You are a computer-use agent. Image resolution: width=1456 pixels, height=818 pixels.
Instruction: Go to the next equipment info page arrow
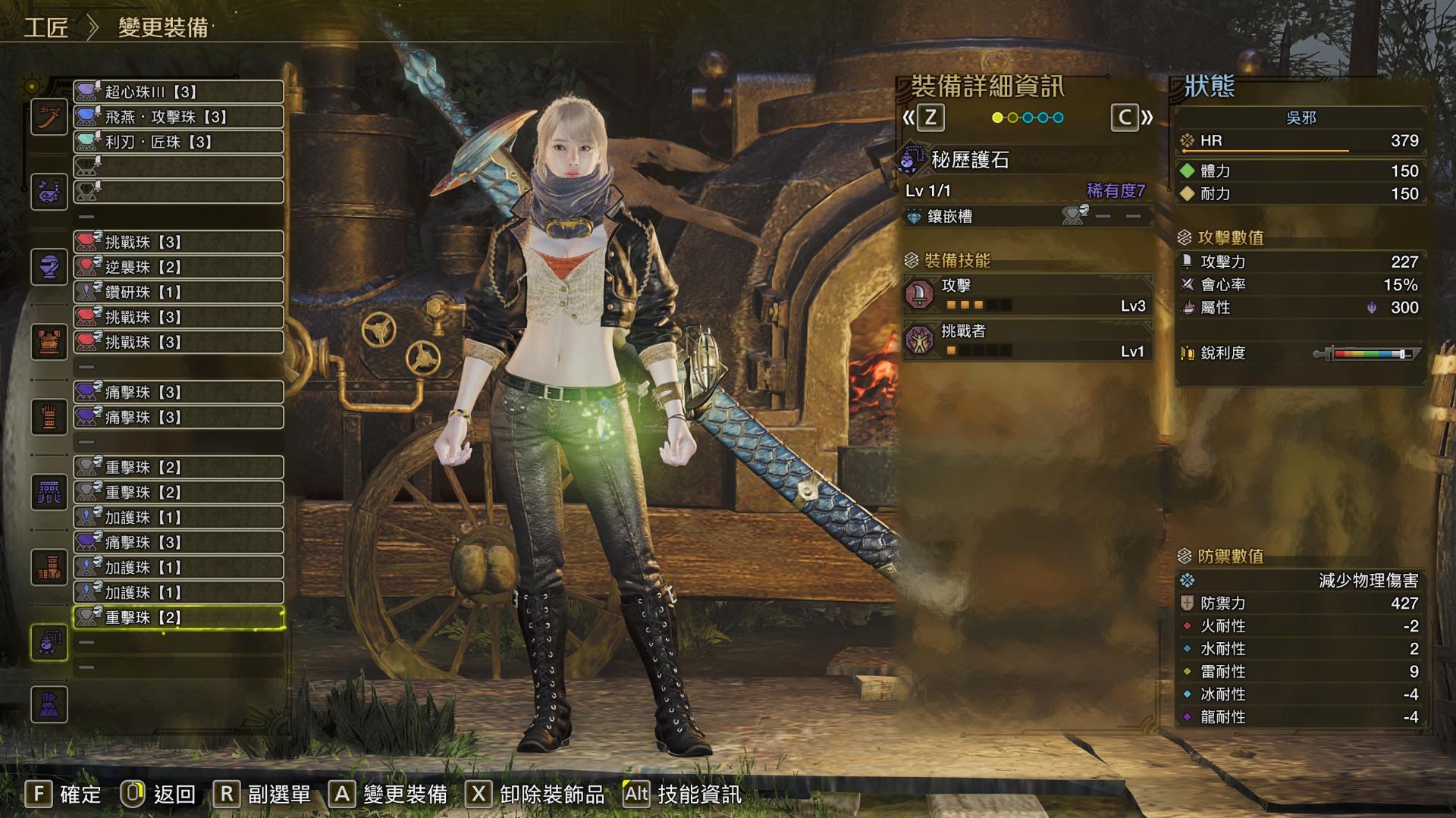(1132, 118)
